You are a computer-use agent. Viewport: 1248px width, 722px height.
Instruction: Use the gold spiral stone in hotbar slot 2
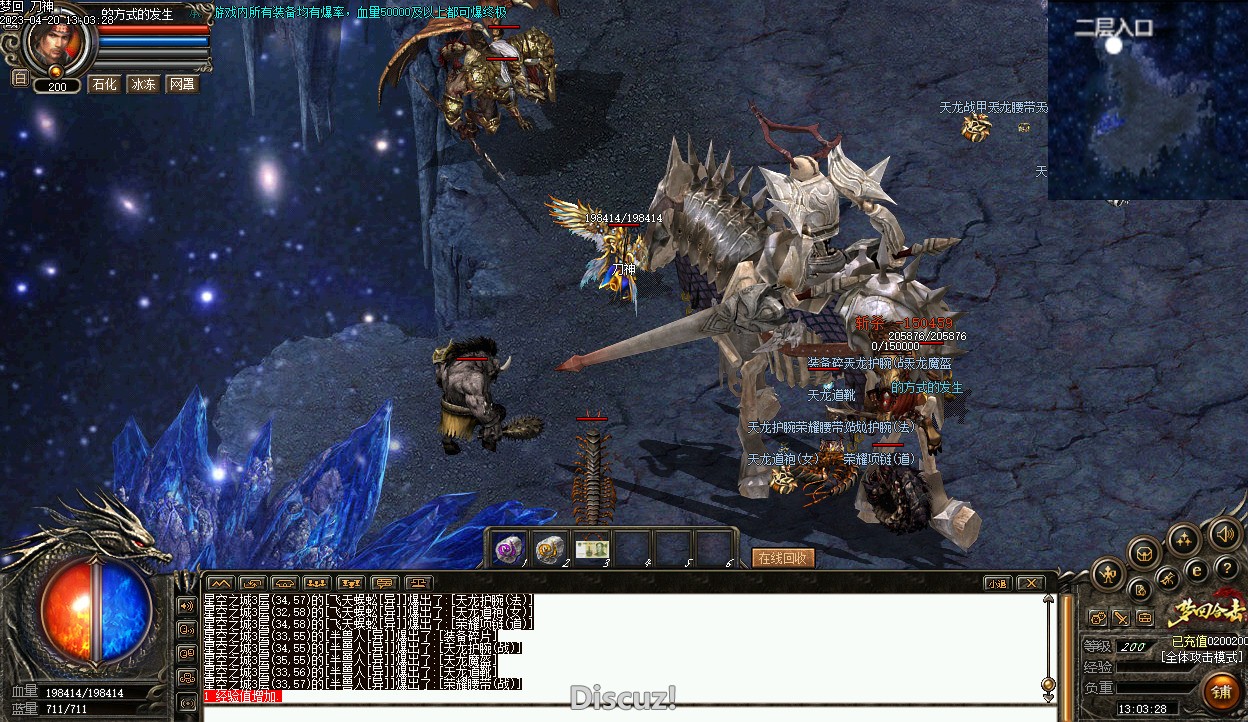[550, 548]
